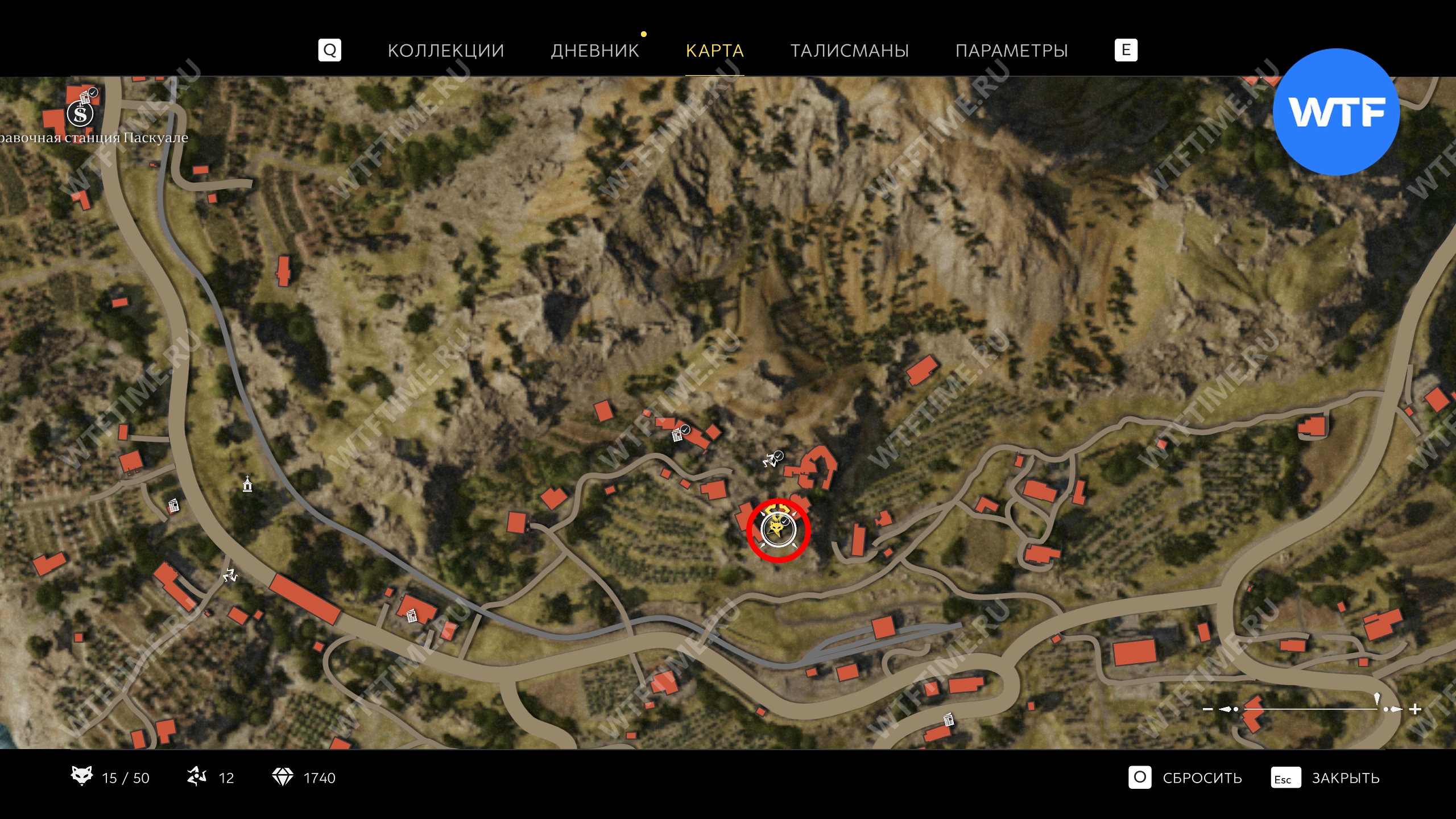Select the Карта tab
Image resolution: width=1456 pixels, height=819 pixels.
[x=714, y=51]
